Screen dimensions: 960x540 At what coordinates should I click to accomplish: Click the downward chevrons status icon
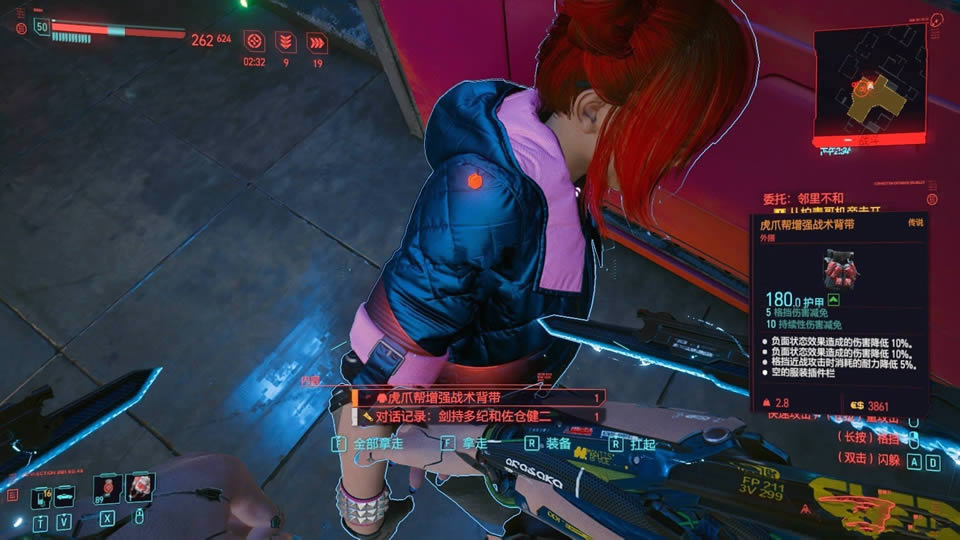(x=286, y=41)
